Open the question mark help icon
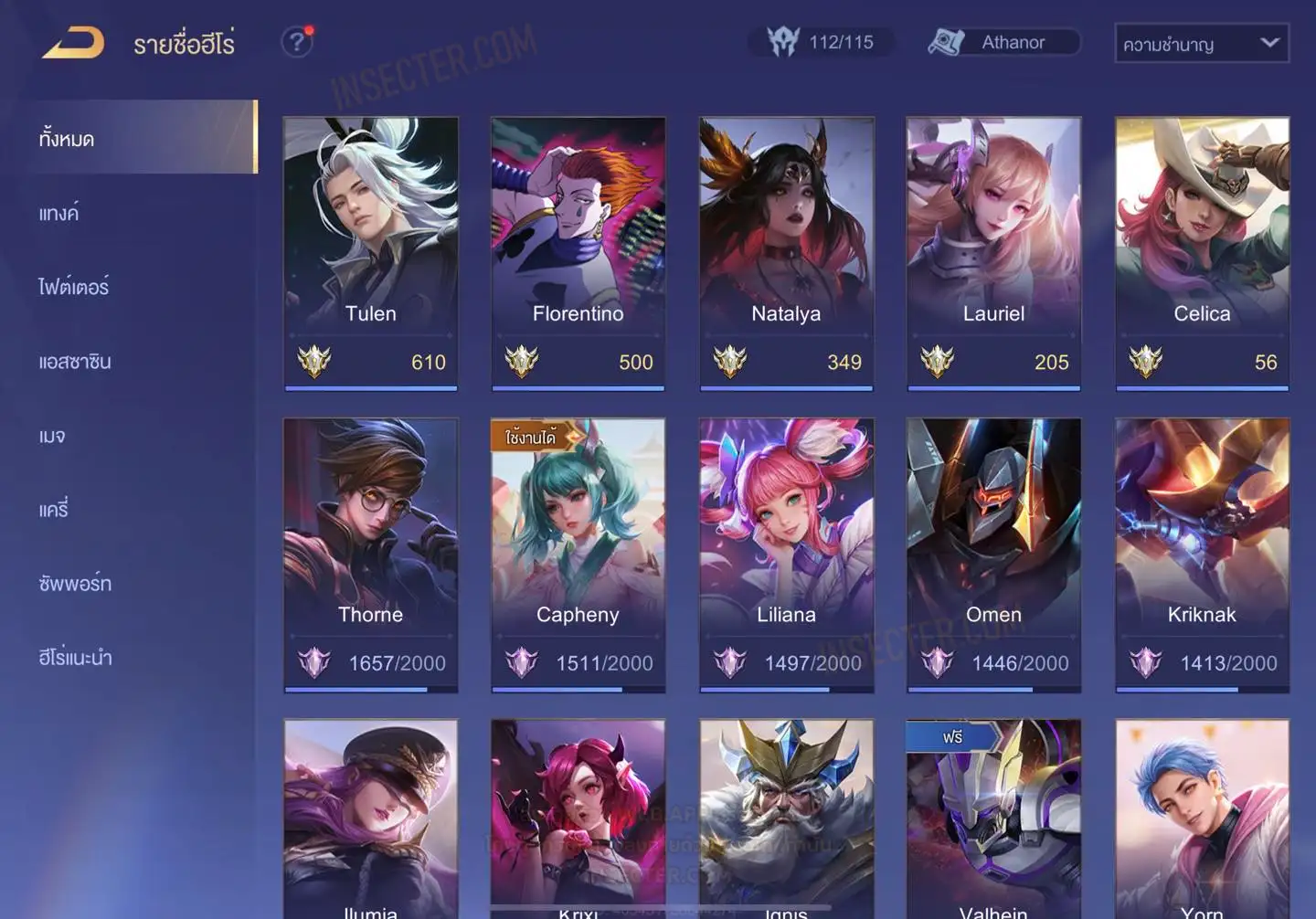The image size is (1316, 919). [x=296, y=42]
